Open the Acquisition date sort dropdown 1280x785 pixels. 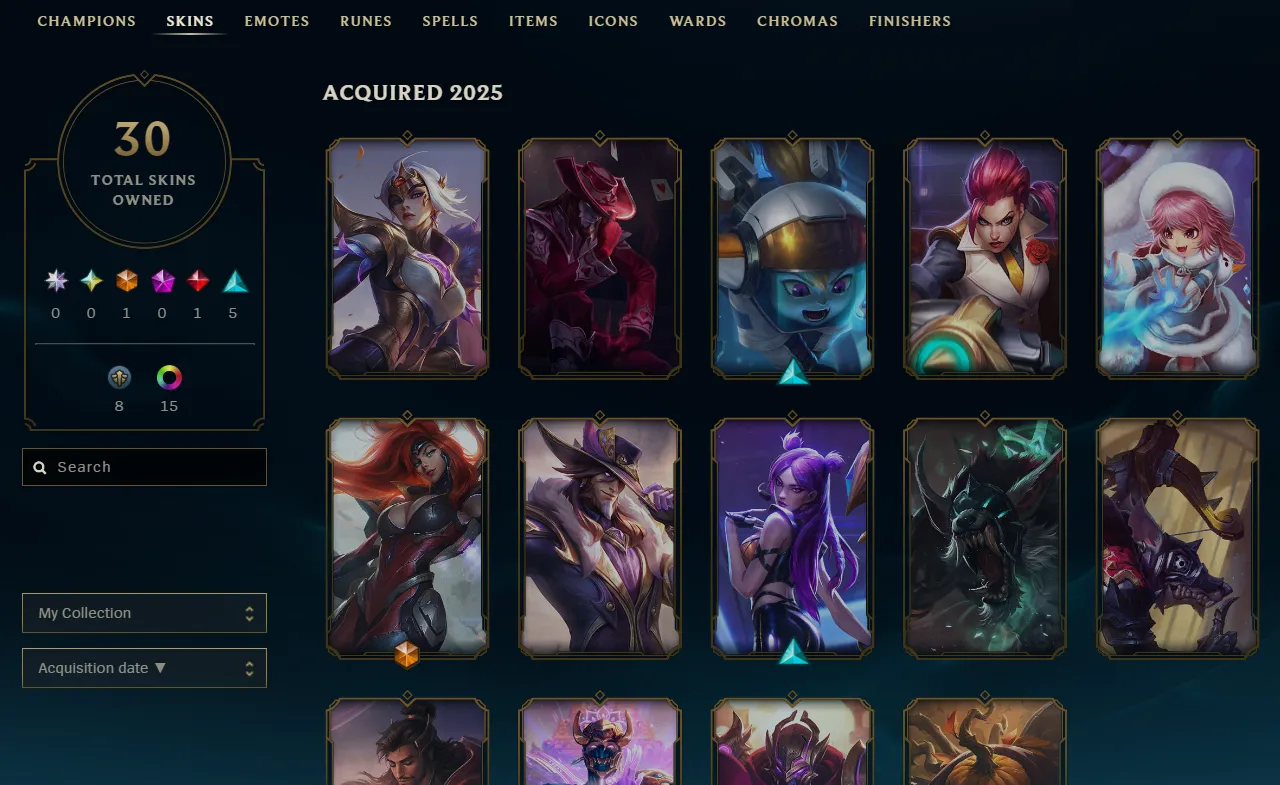pyautogui.click(x=144, y=668)
